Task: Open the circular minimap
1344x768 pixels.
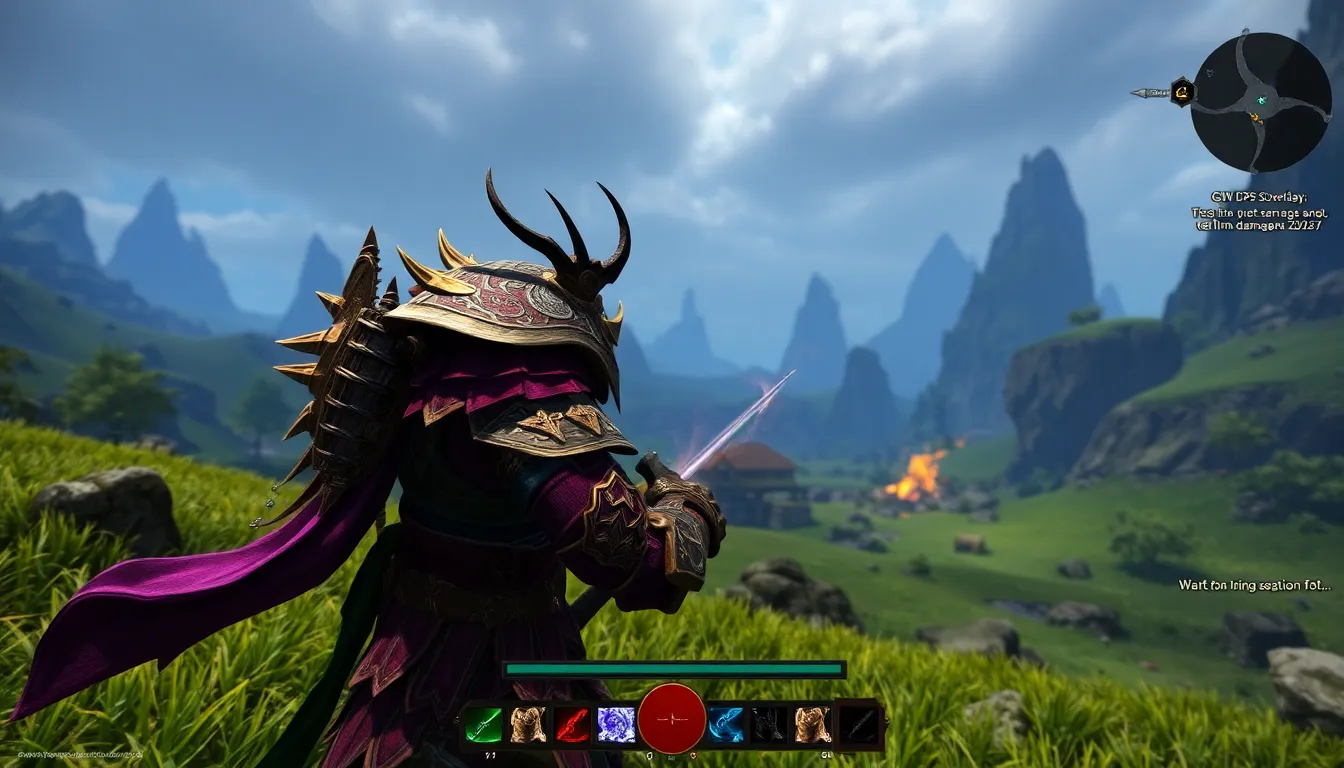Action: point(1261,101)
